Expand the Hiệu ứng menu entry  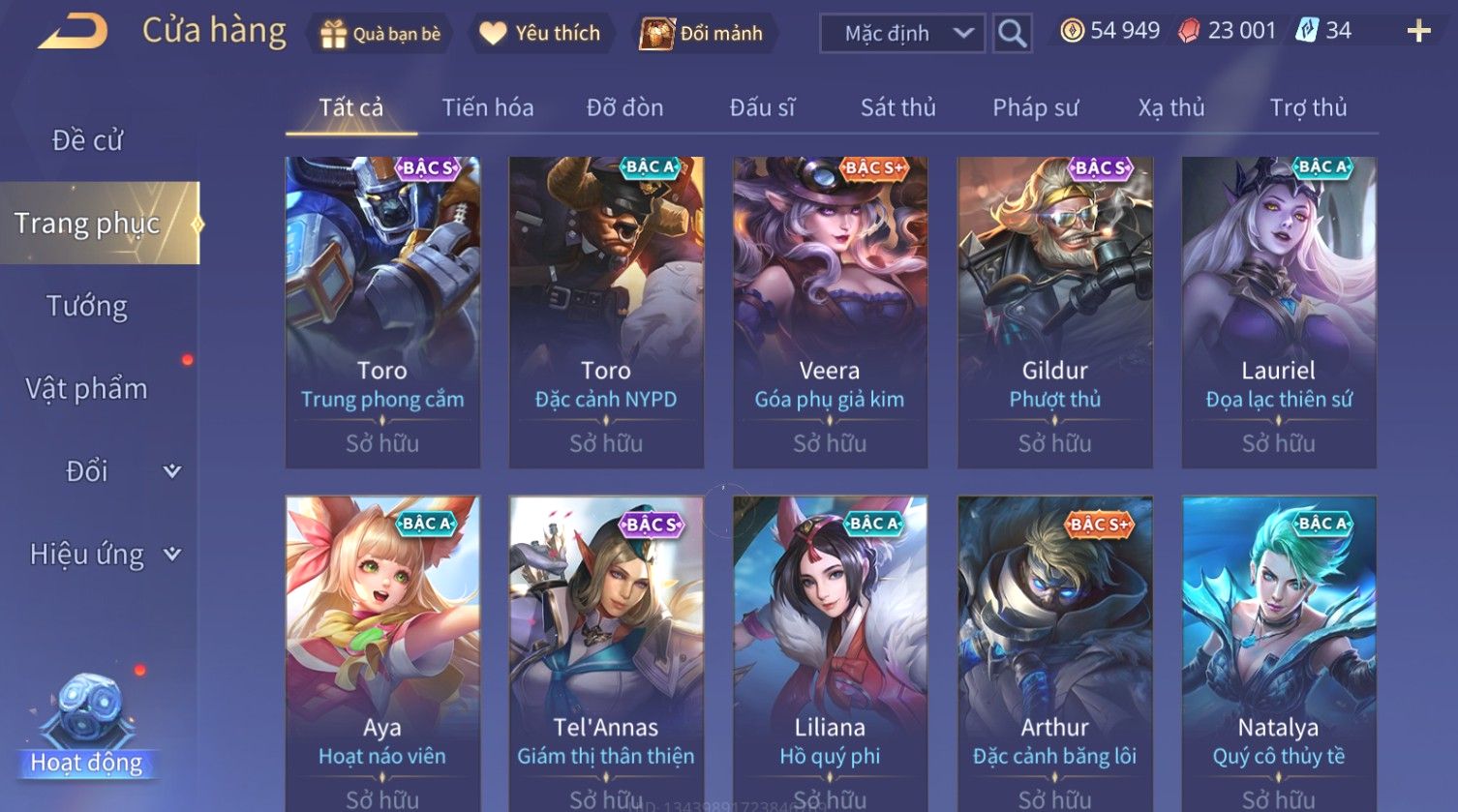point(102,555)
